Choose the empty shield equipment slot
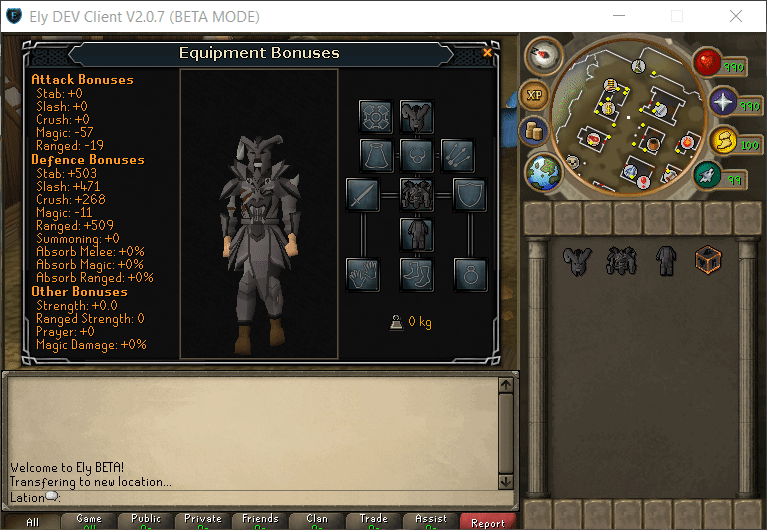 (x=469, y=194)
